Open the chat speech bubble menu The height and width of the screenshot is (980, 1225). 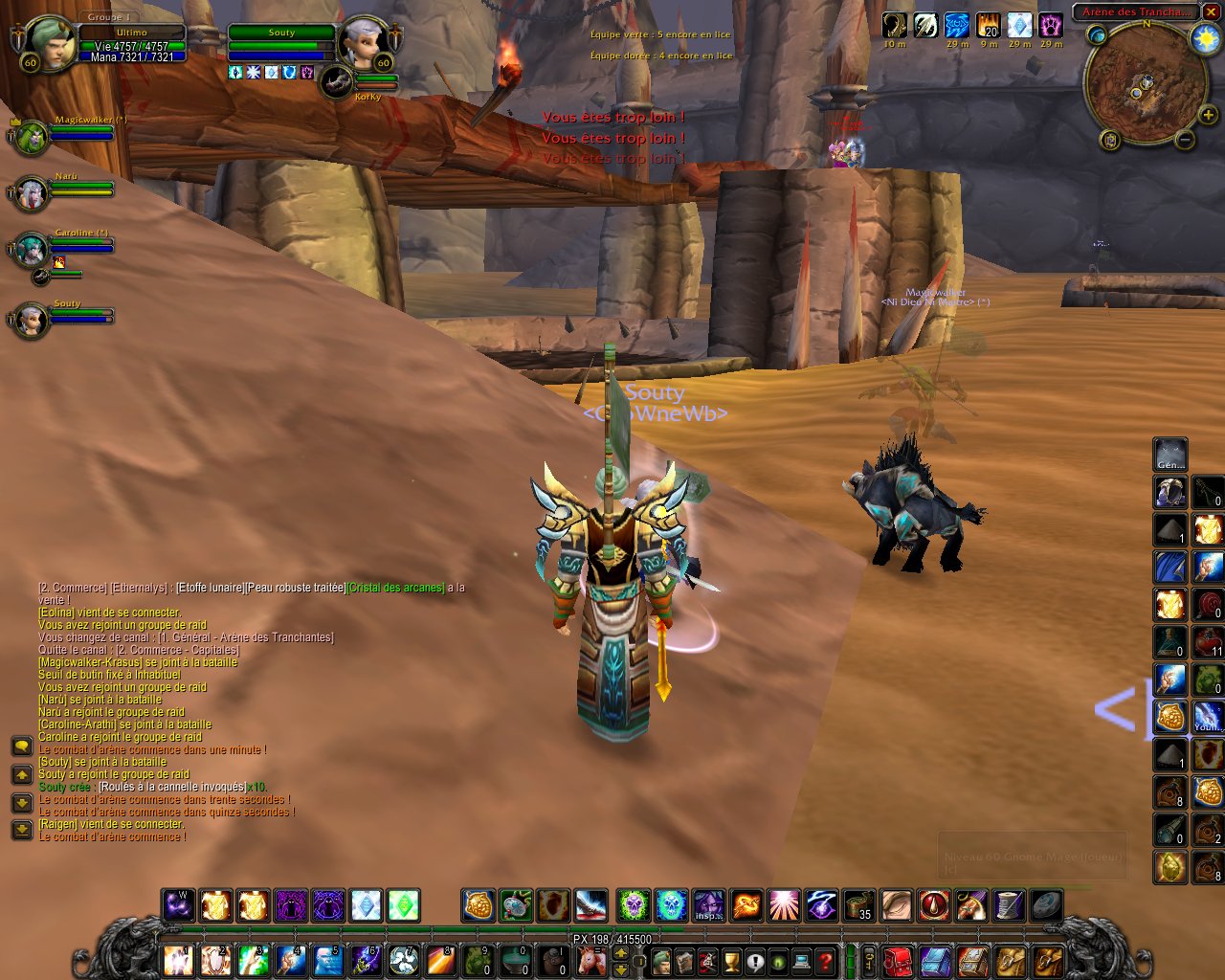(21, 746)
